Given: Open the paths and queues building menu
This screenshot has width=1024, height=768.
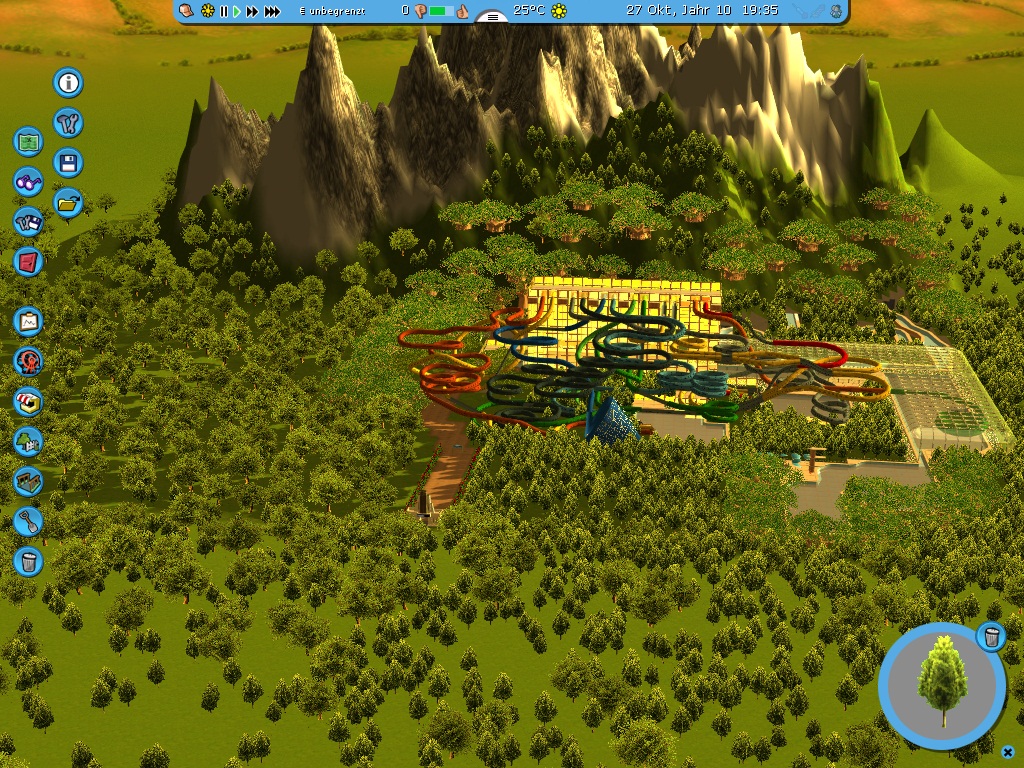Looking at the screenshot, I should pyautogui.click(x=29, y=481).
